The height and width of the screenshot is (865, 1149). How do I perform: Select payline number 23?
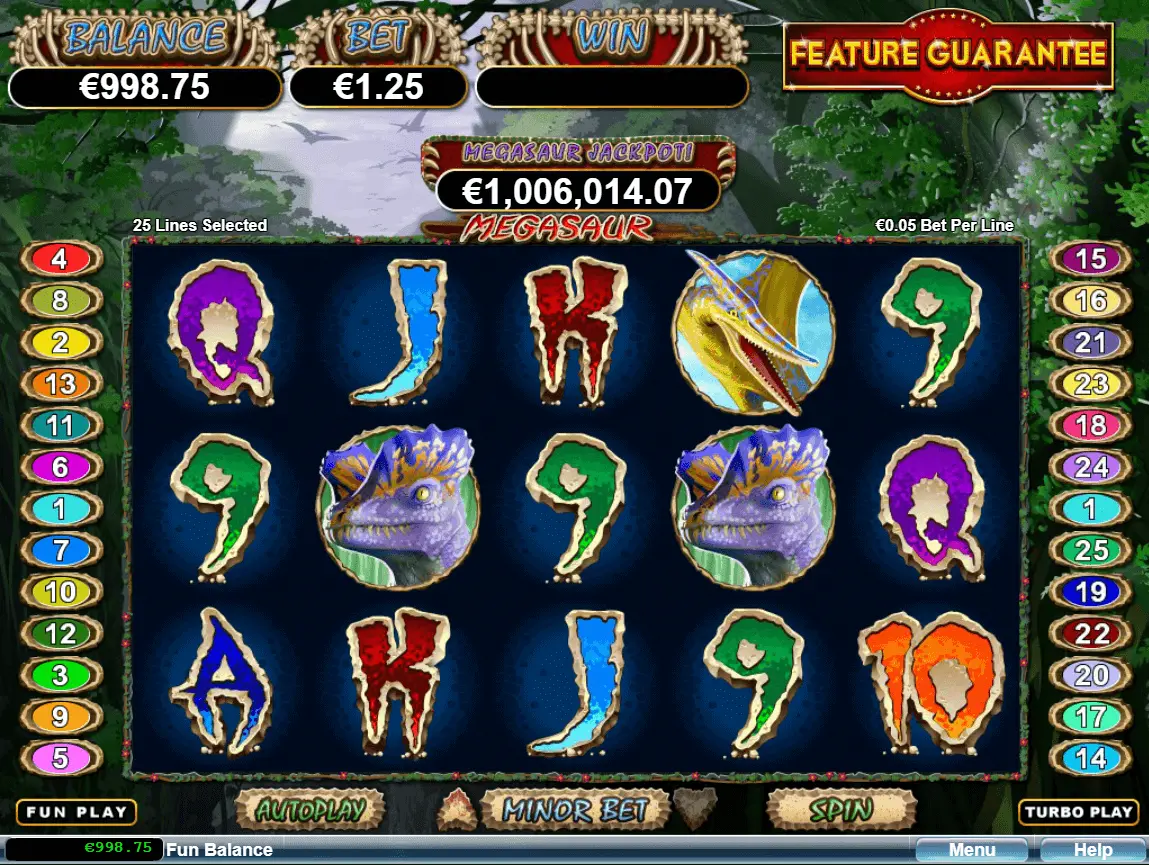pyautogui.click(x=1090, y=384)
